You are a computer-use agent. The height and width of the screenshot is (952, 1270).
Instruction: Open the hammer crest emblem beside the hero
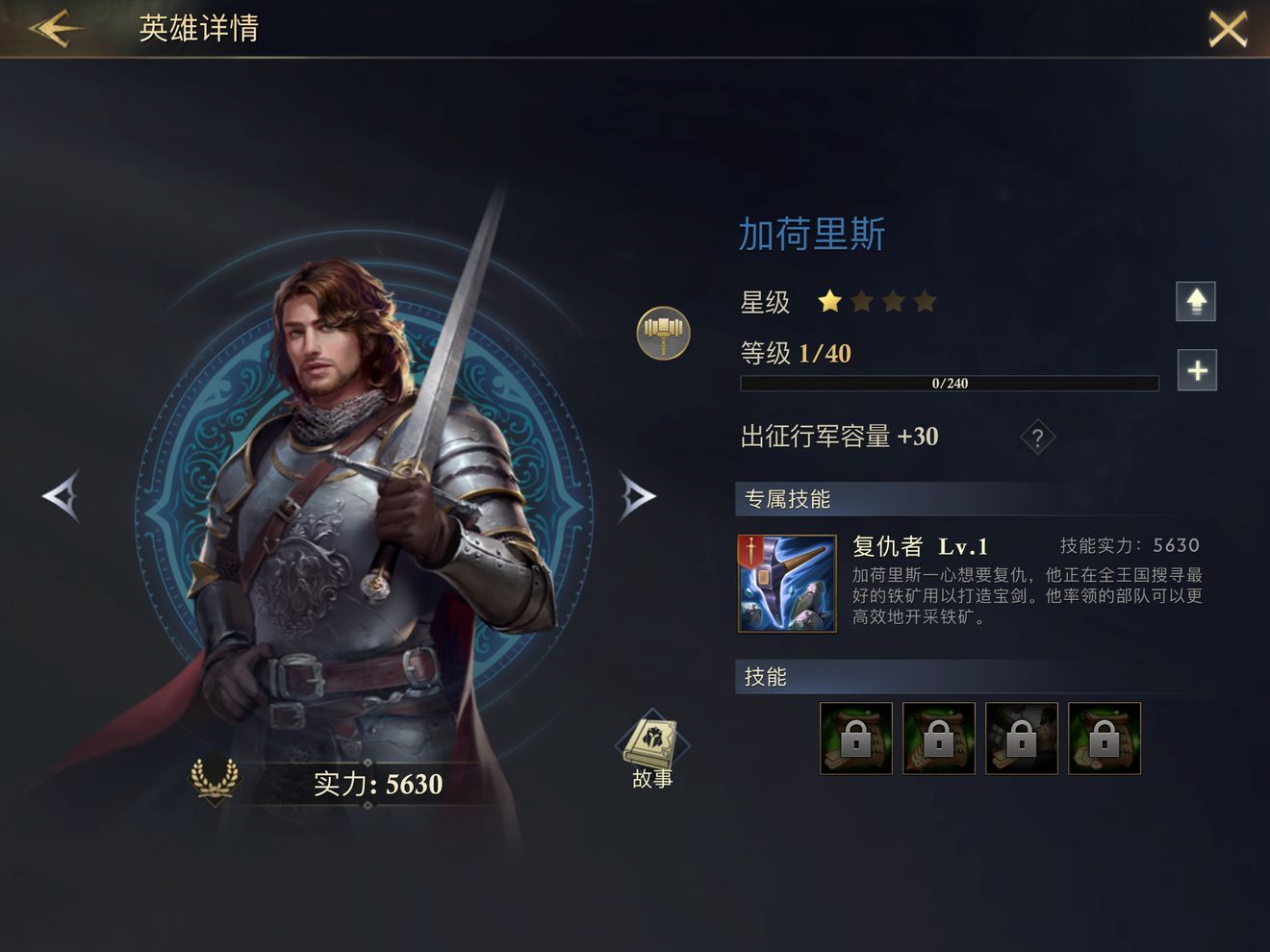[662, 333]
